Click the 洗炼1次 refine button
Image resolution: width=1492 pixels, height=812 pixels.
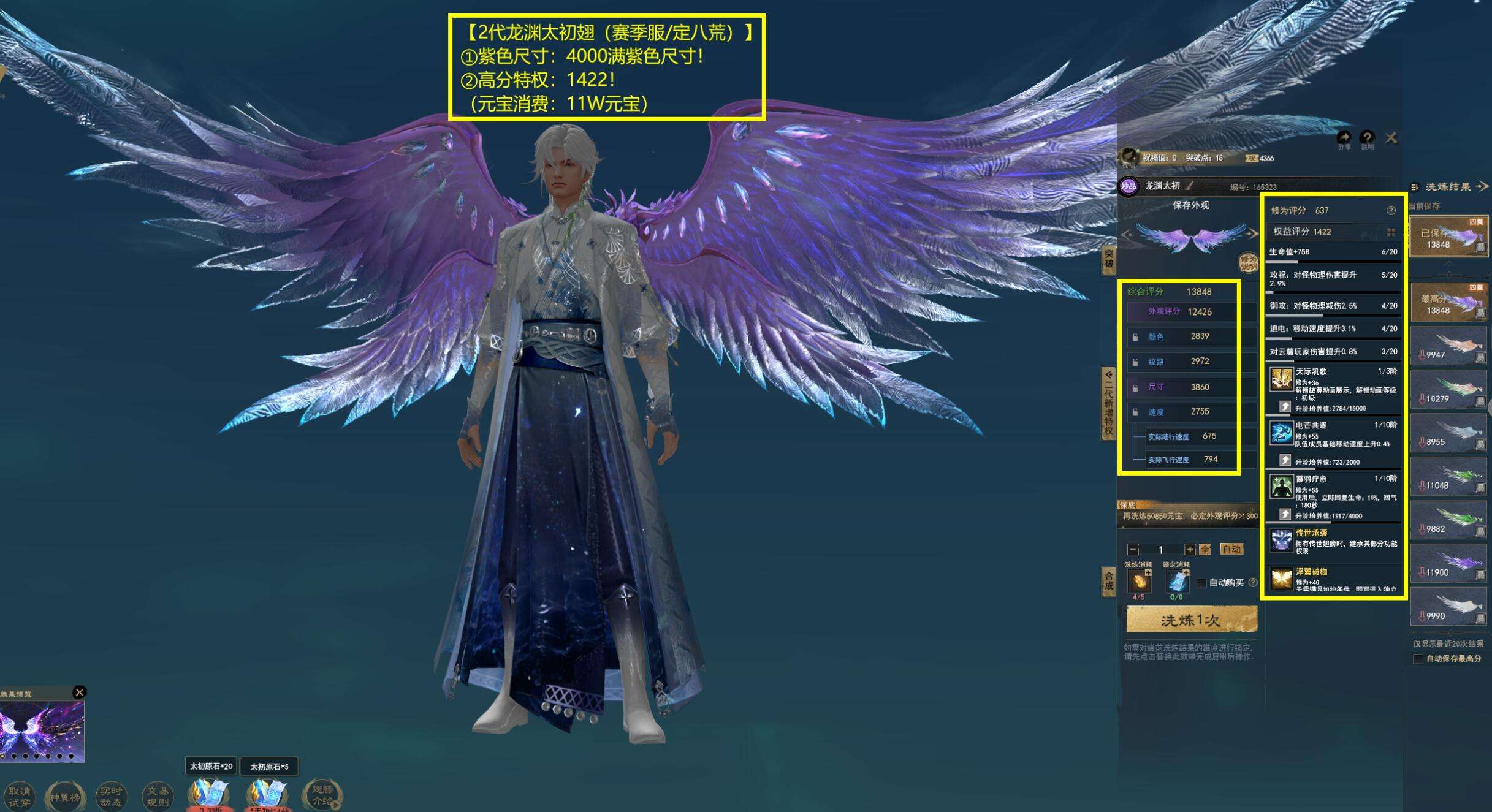(1192, 620)
